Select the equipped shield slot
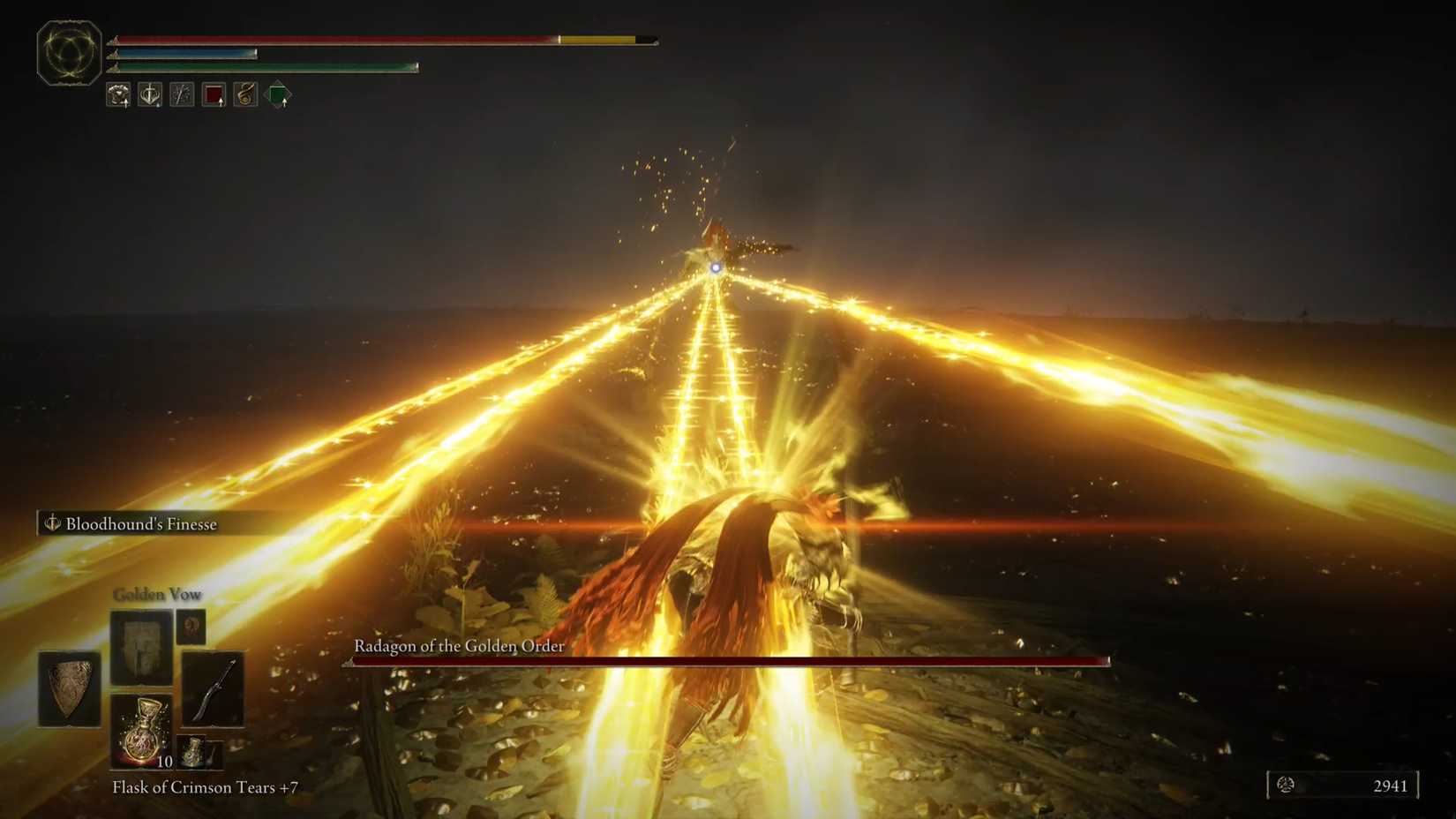 71,690
